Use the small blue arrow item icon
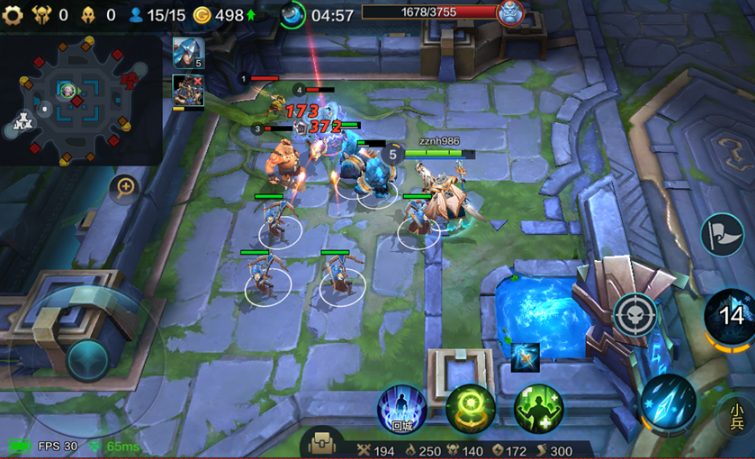 (525, 357)
